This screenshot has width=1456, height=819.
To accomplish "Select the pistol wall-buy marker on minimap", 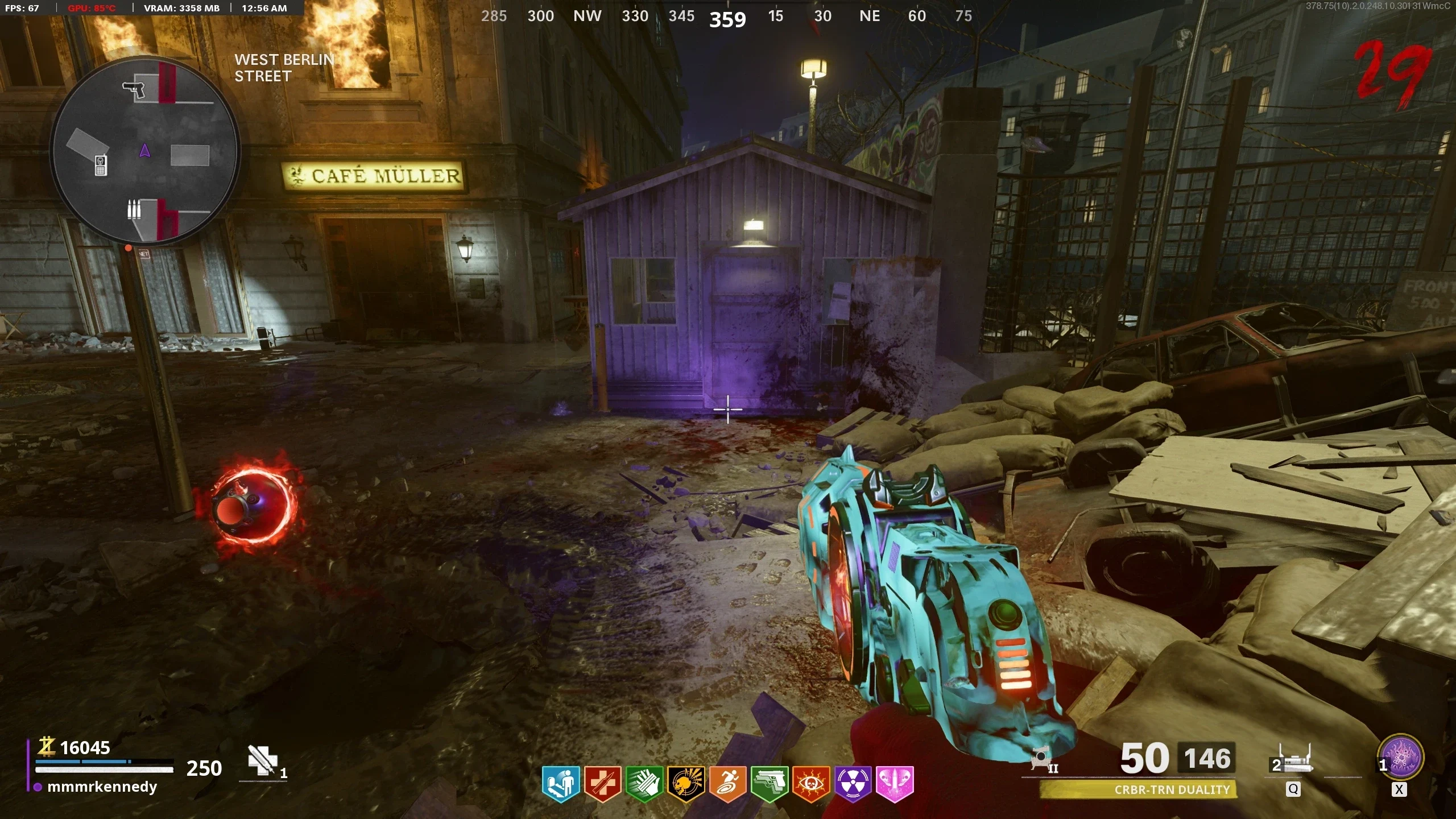I will tap(134, 89).
